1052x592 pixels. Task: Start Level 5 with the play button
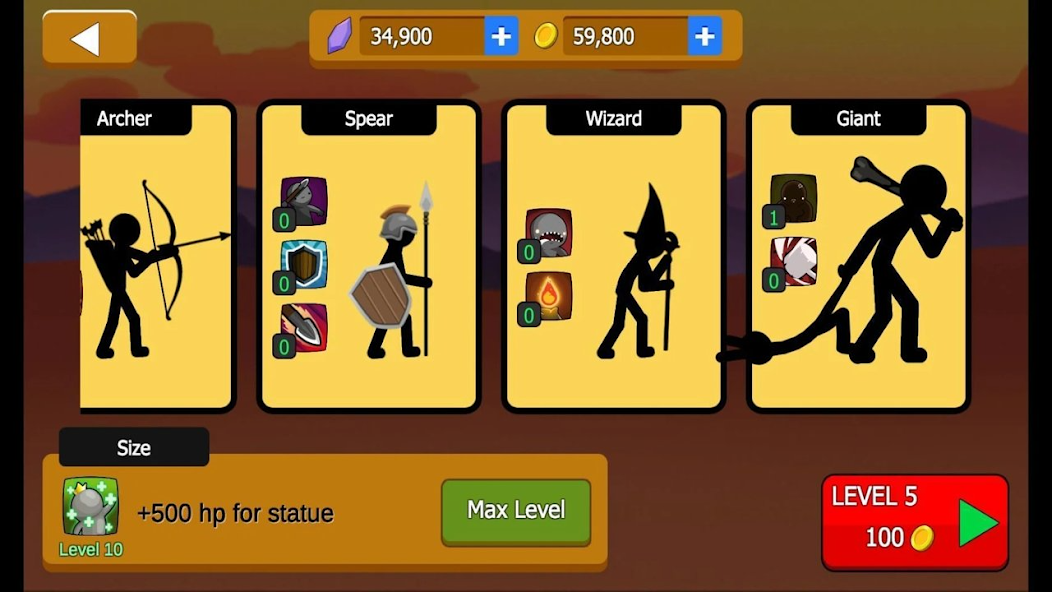[x=977, y=523]
